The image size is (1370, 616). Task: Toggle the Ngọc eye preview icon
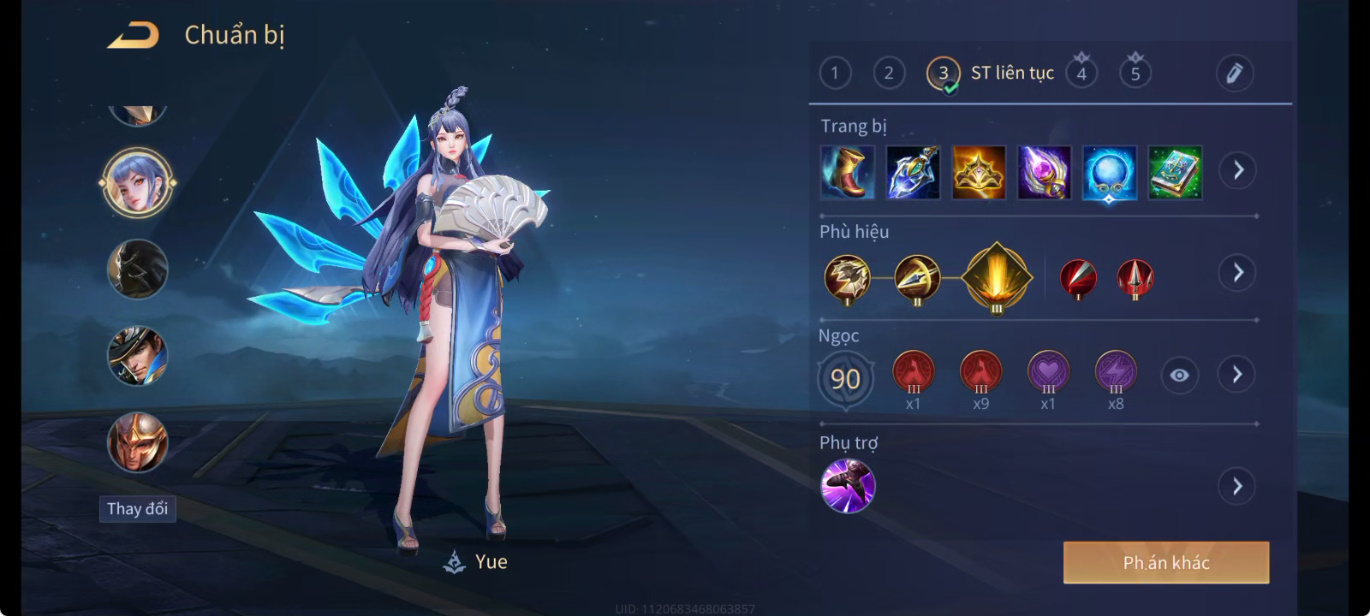[x=1180, y=375]
